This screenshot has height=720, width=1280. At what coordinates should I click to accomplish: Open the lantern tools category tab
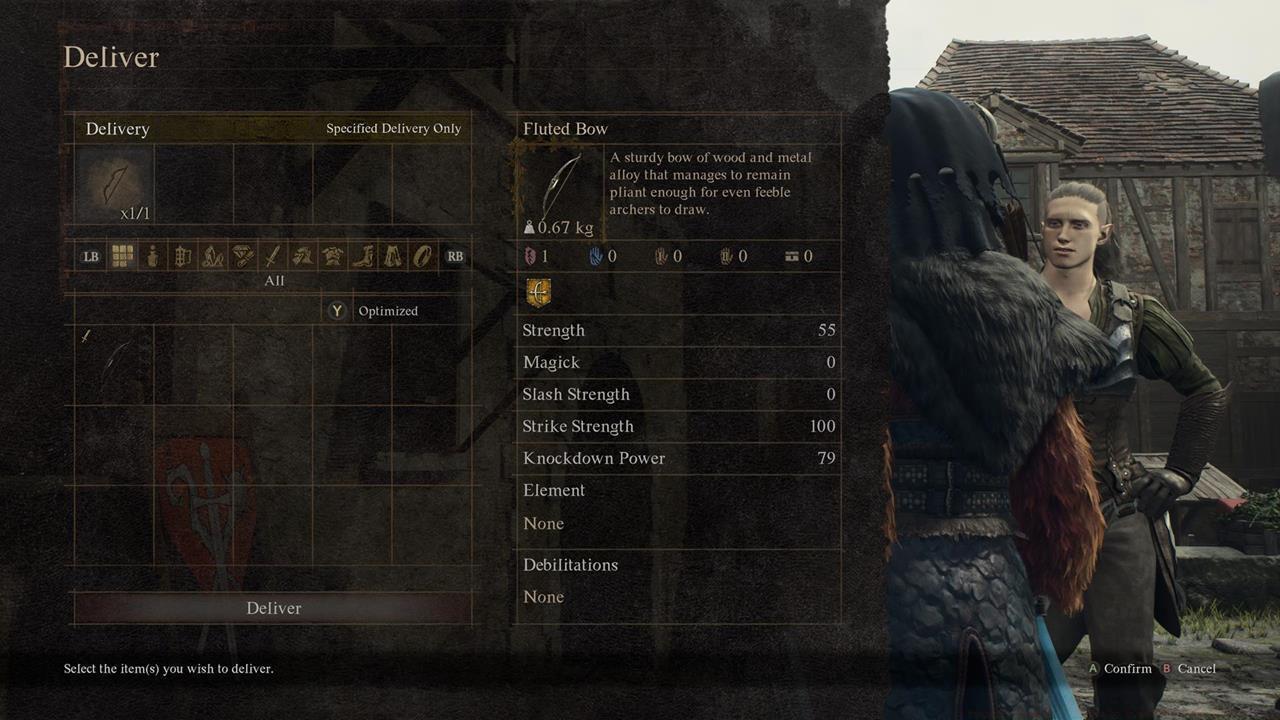(182, 256)
